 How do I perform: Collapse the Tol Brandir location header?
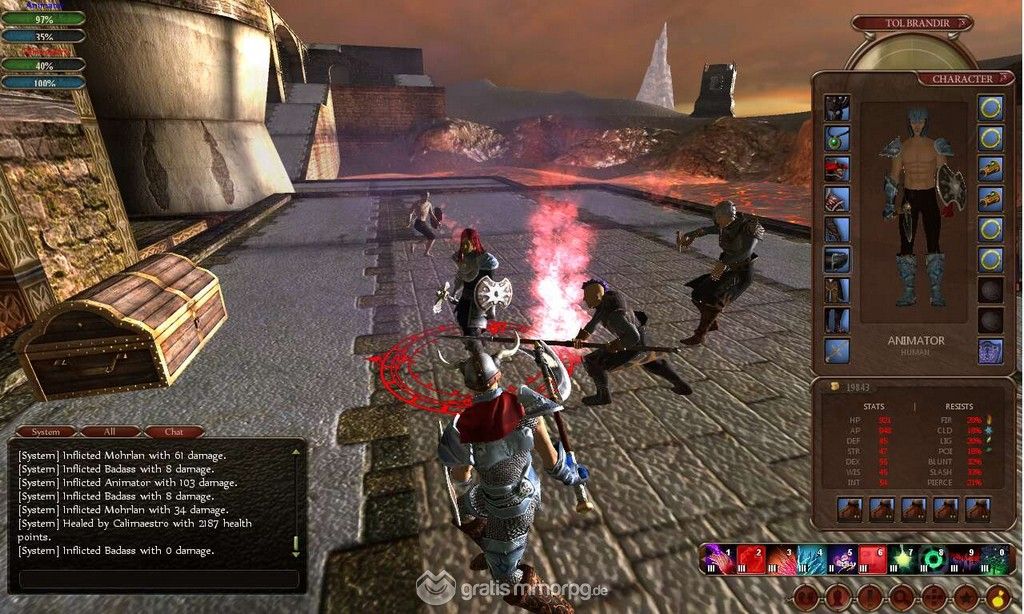[x=963, y=22]
